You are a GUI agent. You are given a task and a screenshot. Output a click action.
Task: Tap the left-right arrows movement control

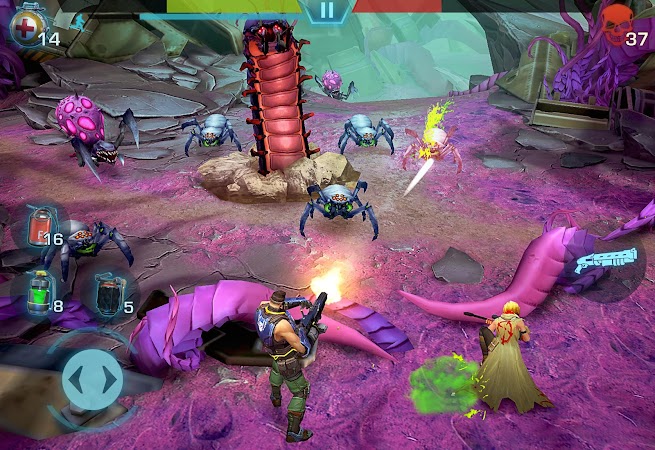pyautogui.click(x=92, y=380)
